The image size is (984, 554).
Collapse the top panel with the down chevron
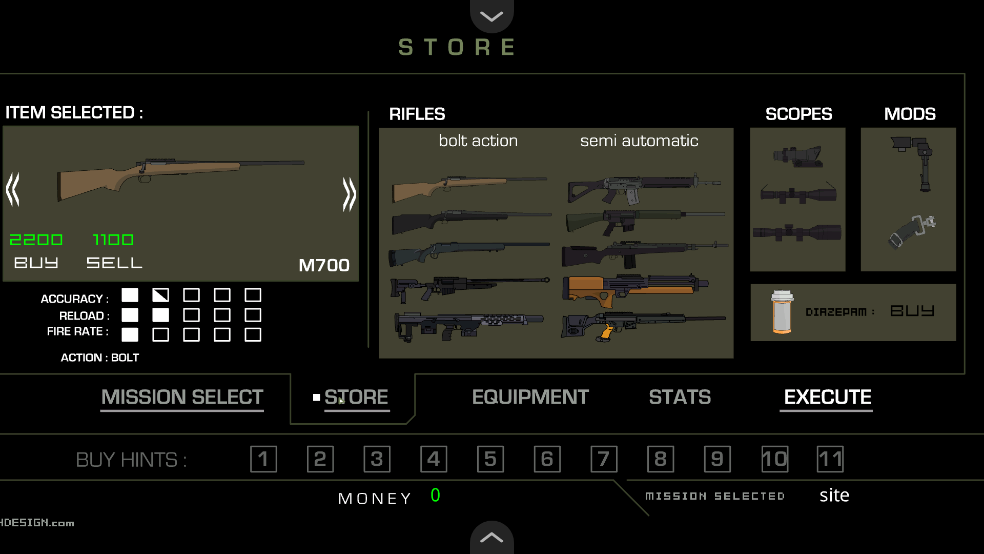click(491, 15)
